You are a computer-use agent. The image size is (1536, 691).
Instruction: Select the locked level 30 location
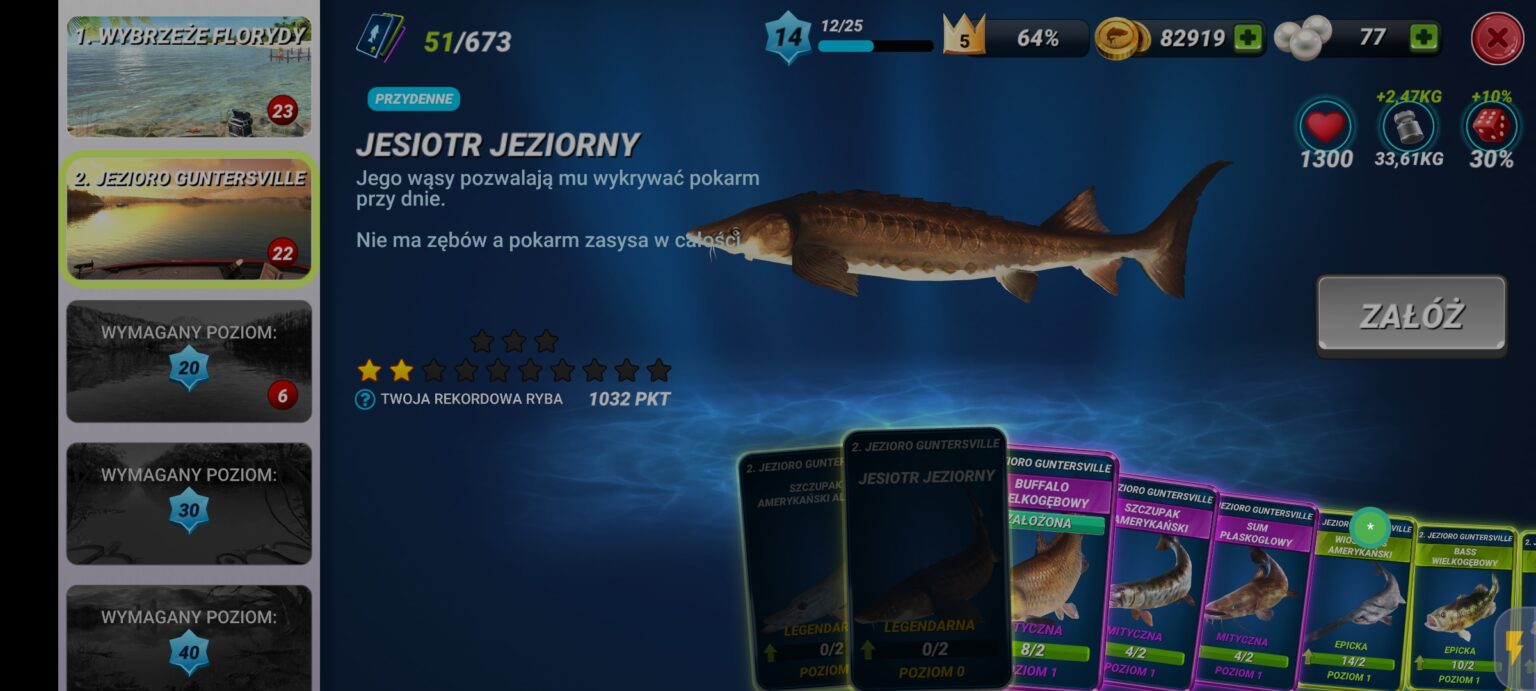point(189,503)
